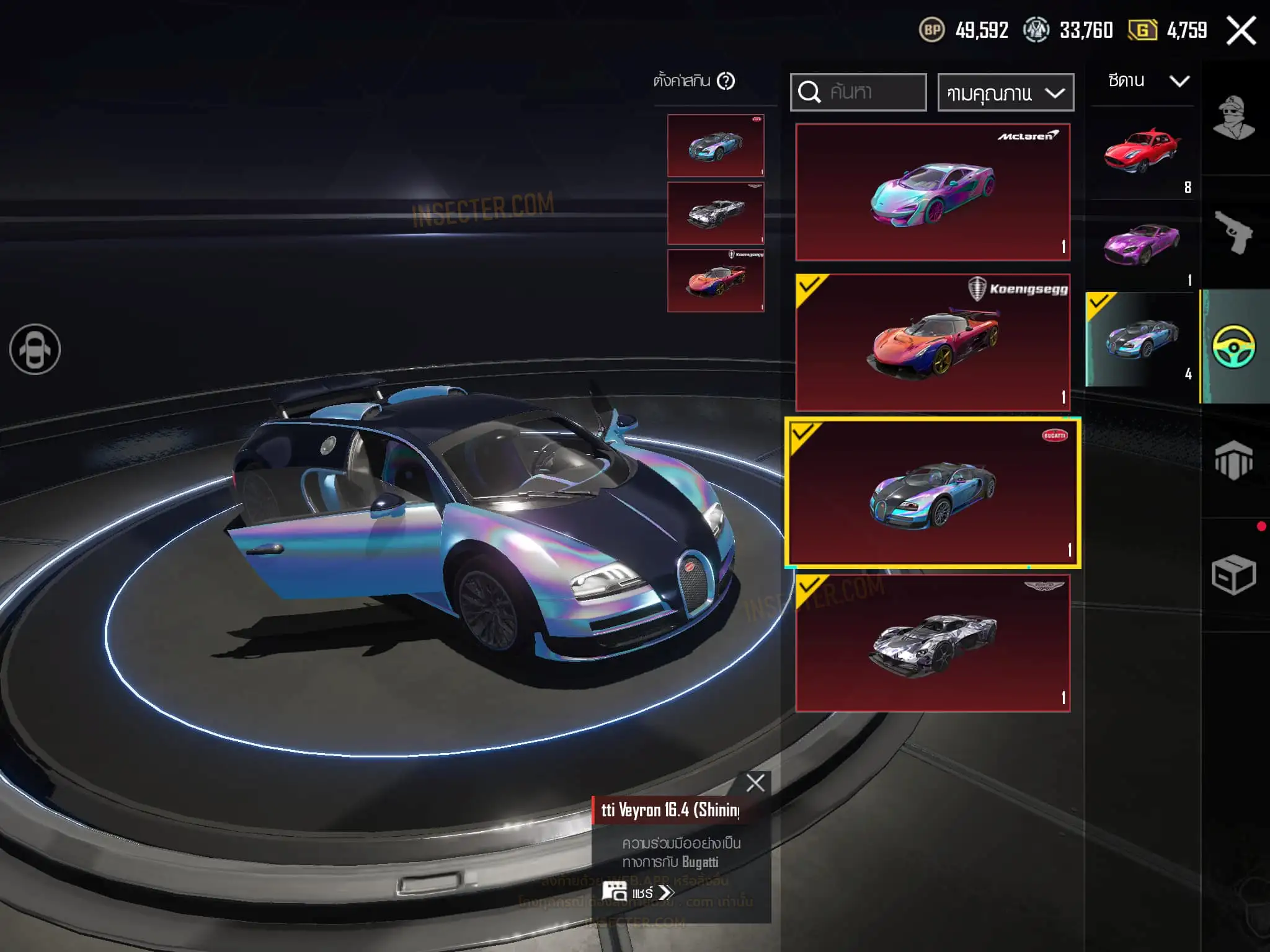Switch to the steering wheel vehicles tab
Viewport: 1270px width, 952px height.
point(1233,346)
